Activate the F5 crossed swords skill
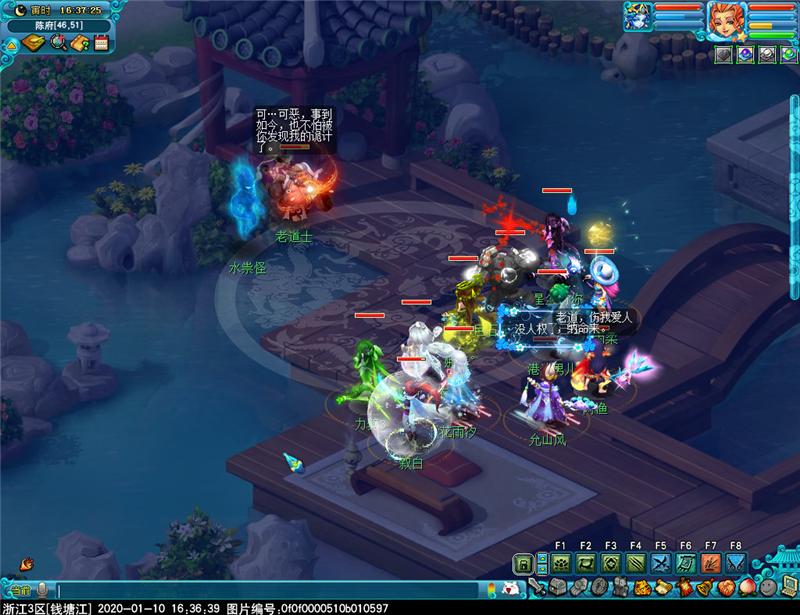The image size is (800, 615). click(x=661, y=563)
